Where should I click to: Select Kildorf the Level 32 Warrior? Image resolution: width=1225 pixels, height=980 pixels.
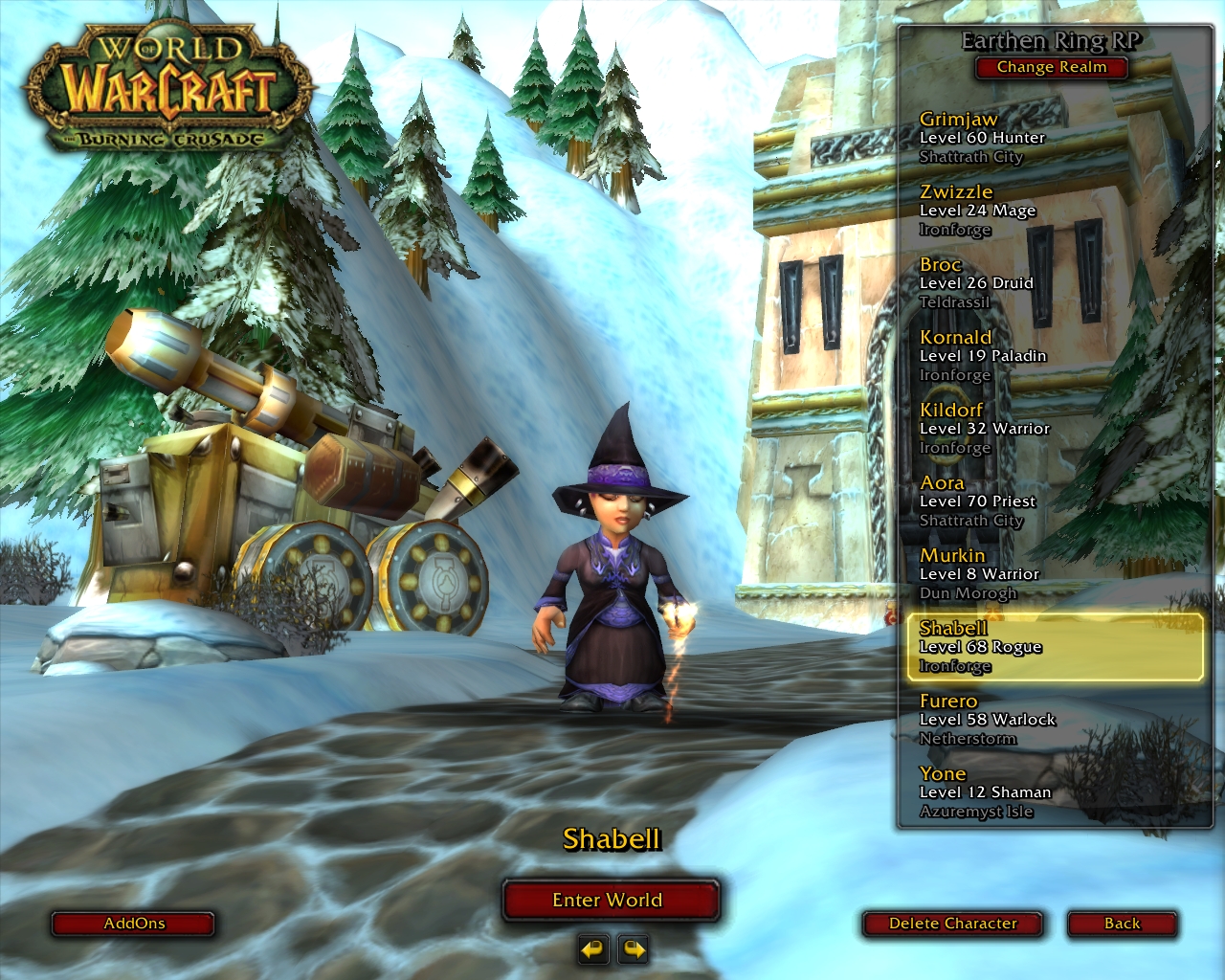[984, 429]
